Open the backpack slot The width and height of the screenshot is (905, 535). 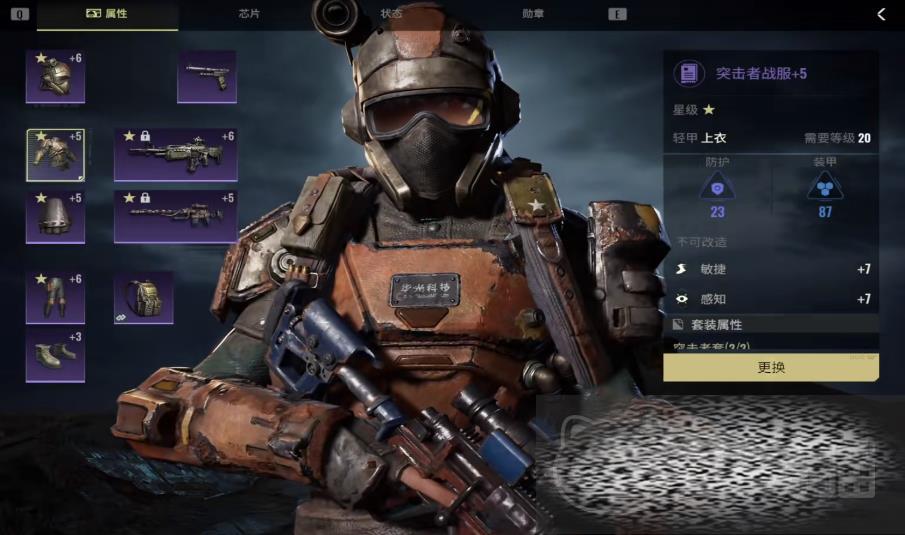tap(143, 297)
